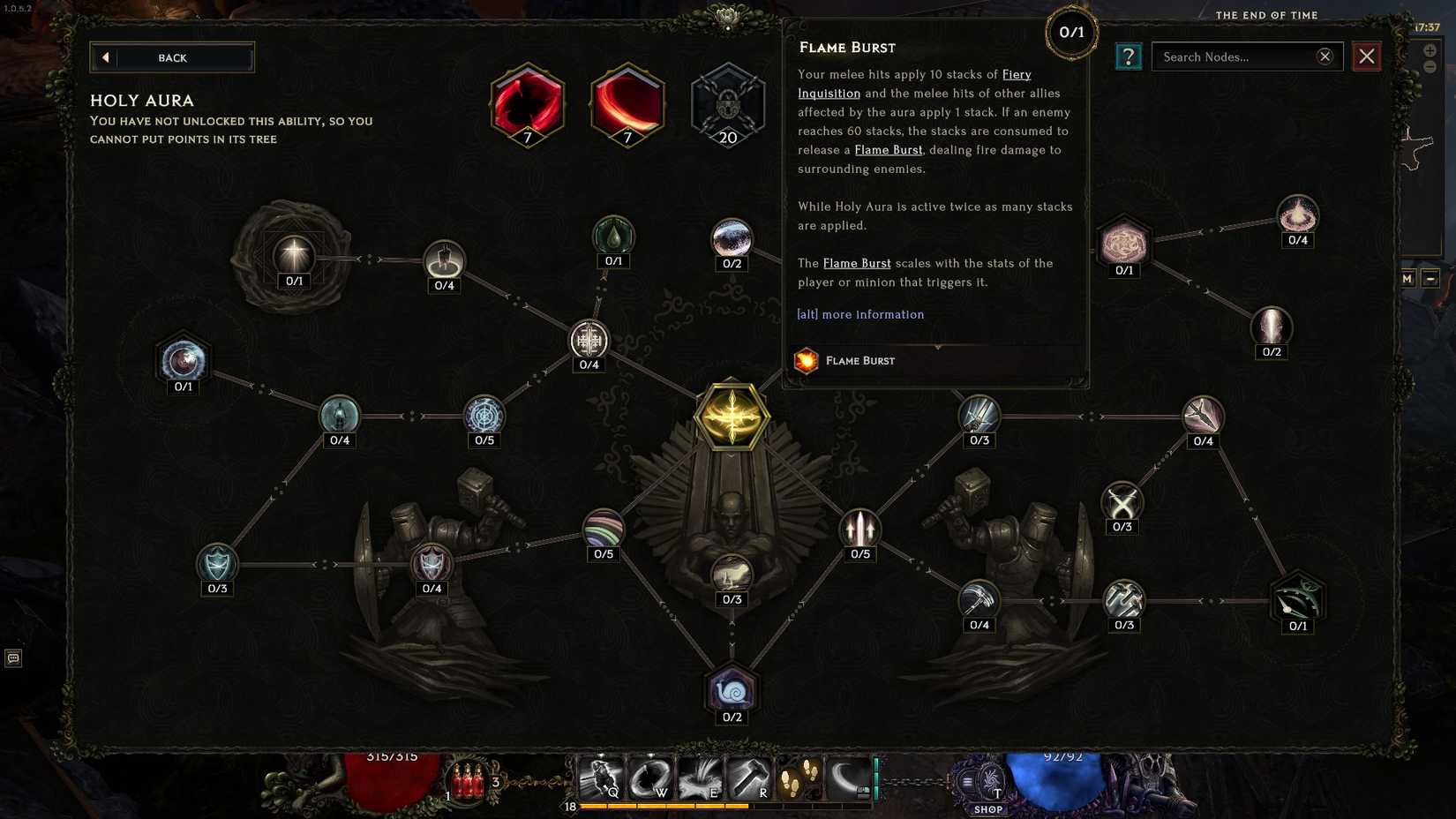Click inside the Search Nodes field
1456x819 pixels.
(1235, 56)
